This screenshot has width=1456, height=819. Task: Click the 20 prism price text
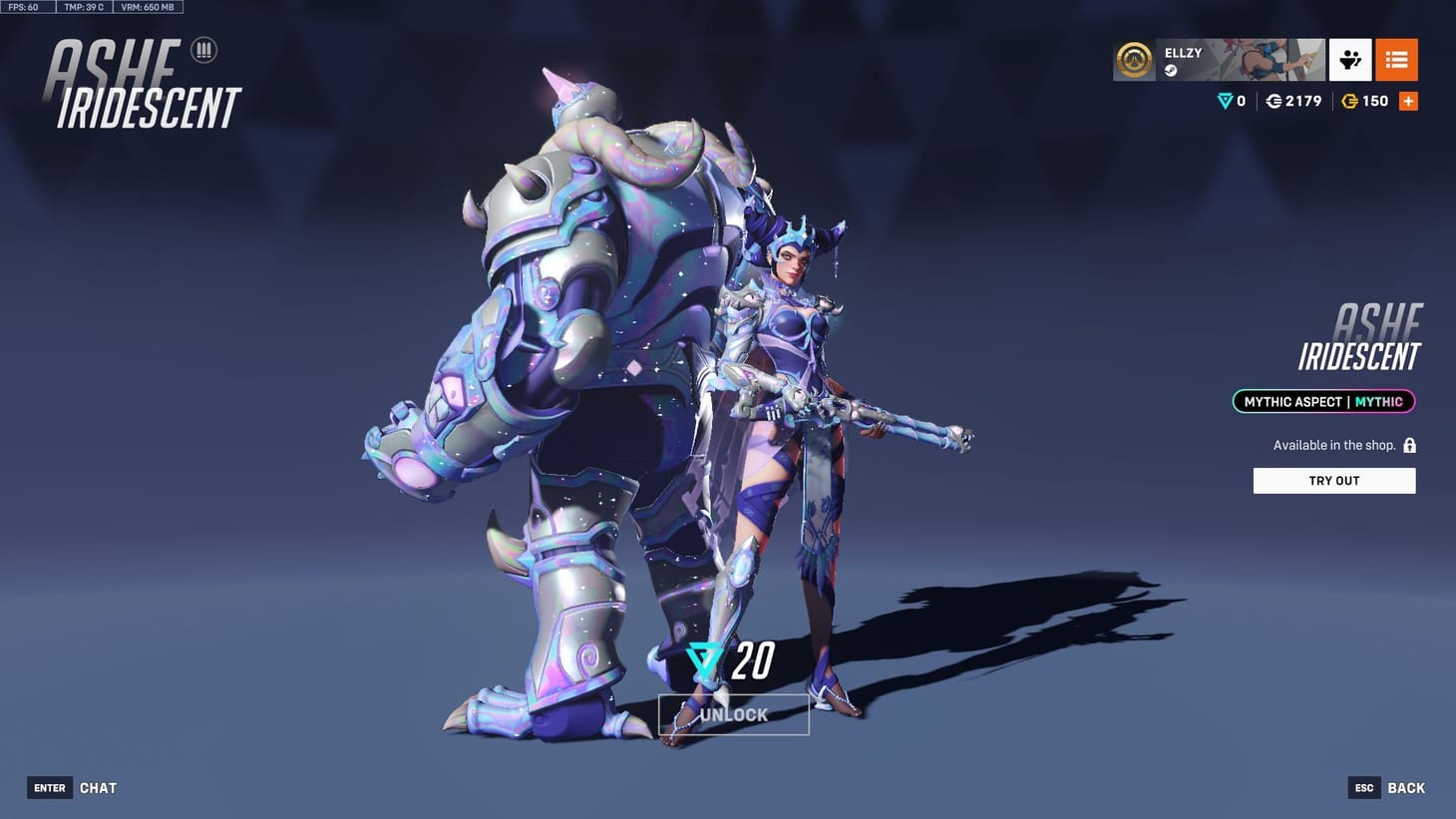pyautogui.click(x=755, y=658)
